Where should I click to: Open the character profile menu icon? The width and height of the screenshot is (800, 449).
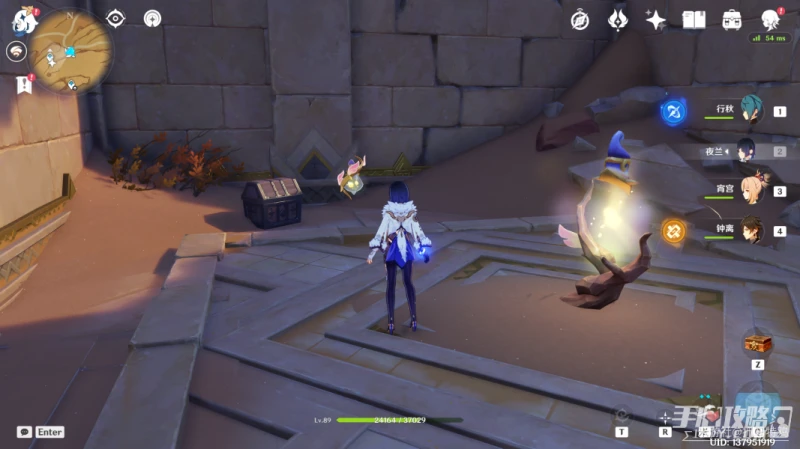click(770, 19)
